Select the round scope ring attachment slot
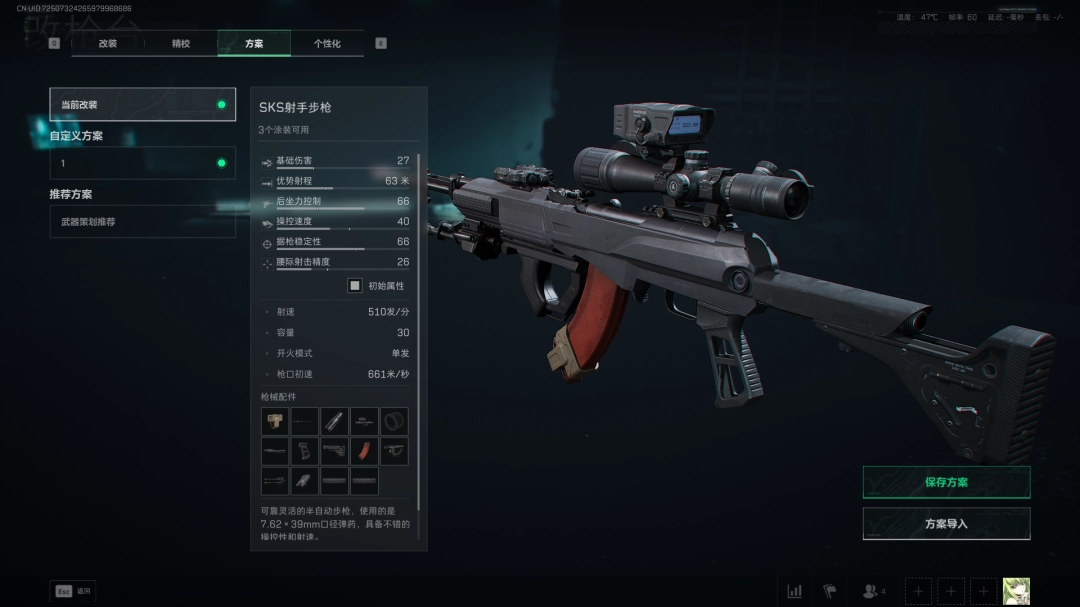This screenshot has height=607, width=1080. [x=394, y=421]
